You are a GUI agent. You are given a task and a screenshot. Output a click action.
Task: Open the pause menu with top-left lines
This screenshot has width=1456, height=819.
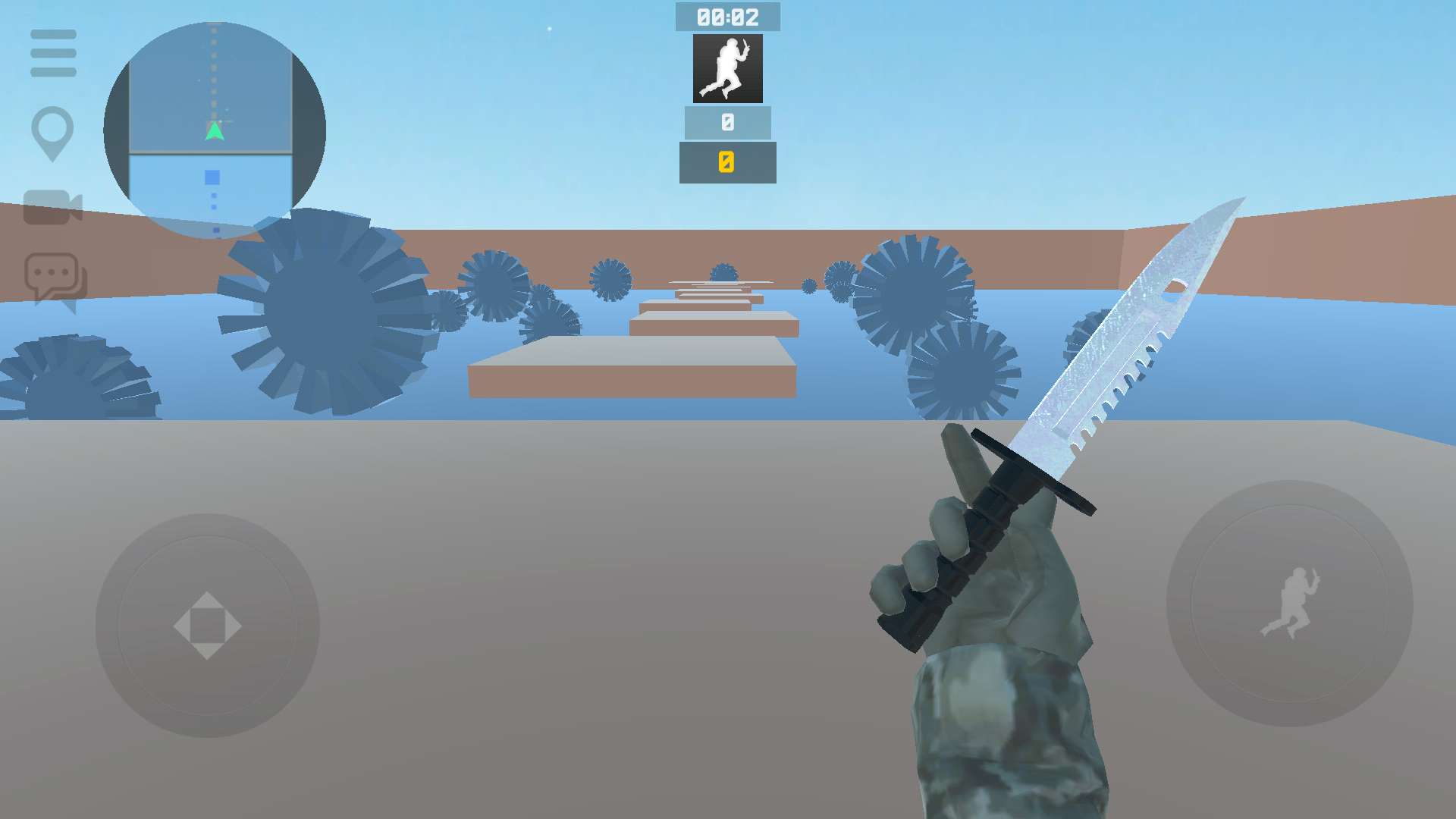(x=53, y=53)
